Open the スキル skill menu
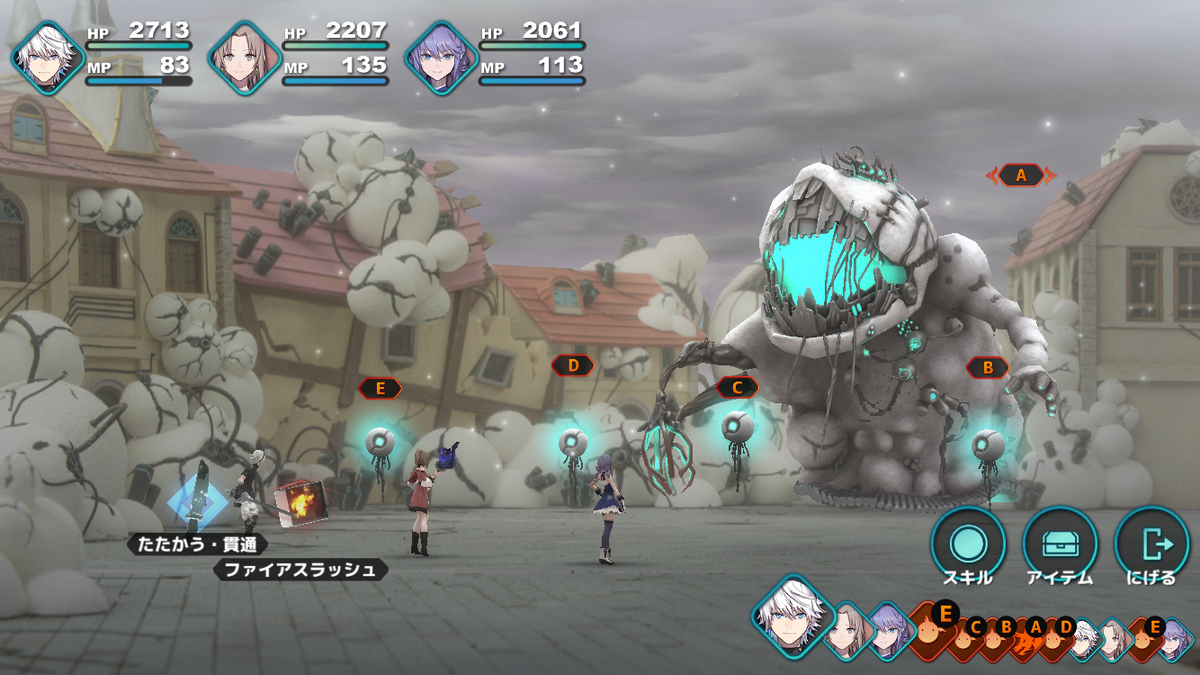The image size is (1200, 675). pos(968,543)
